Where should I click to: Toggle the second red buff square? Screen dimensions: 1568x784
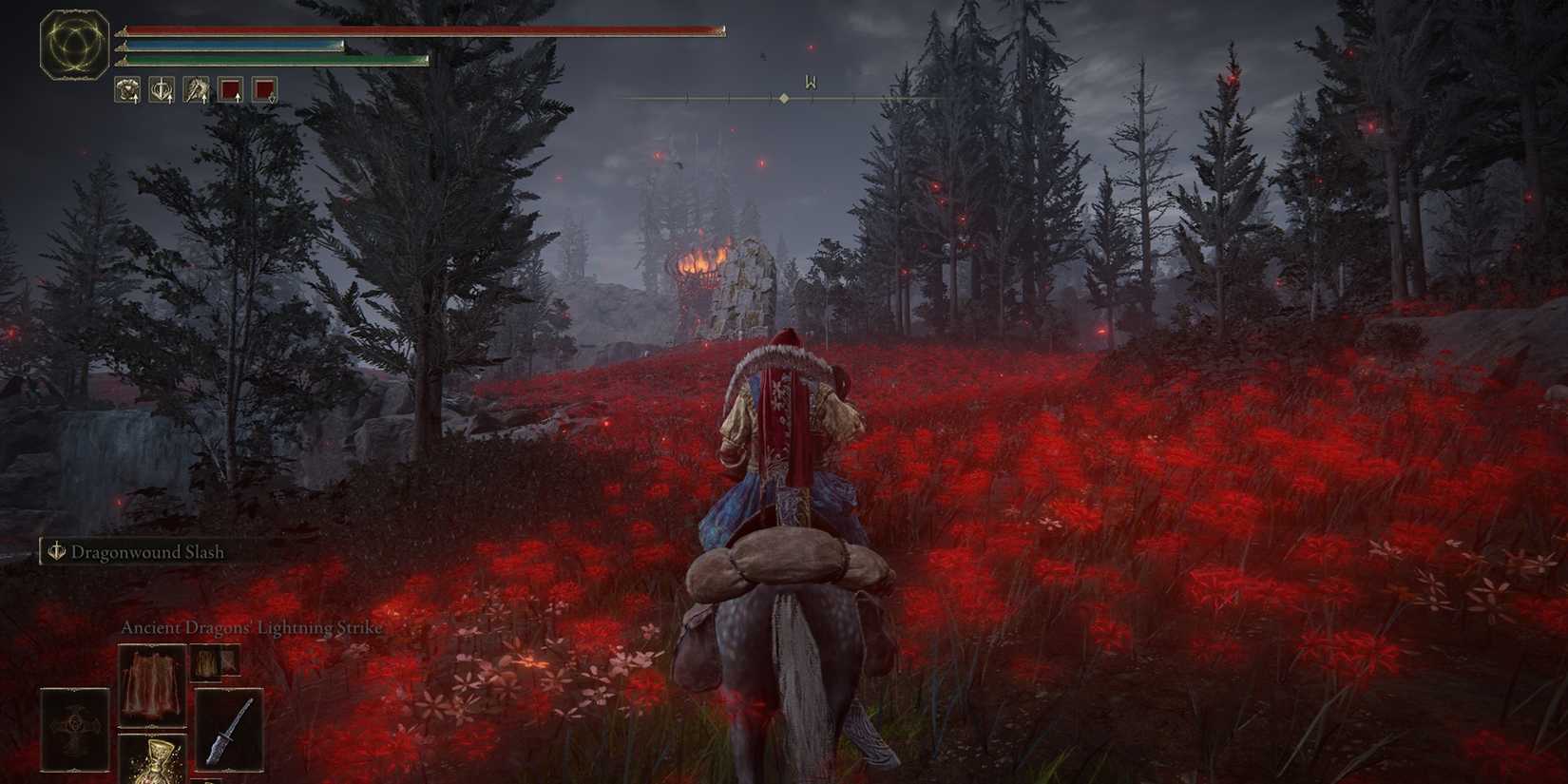(x=263, y=90)
